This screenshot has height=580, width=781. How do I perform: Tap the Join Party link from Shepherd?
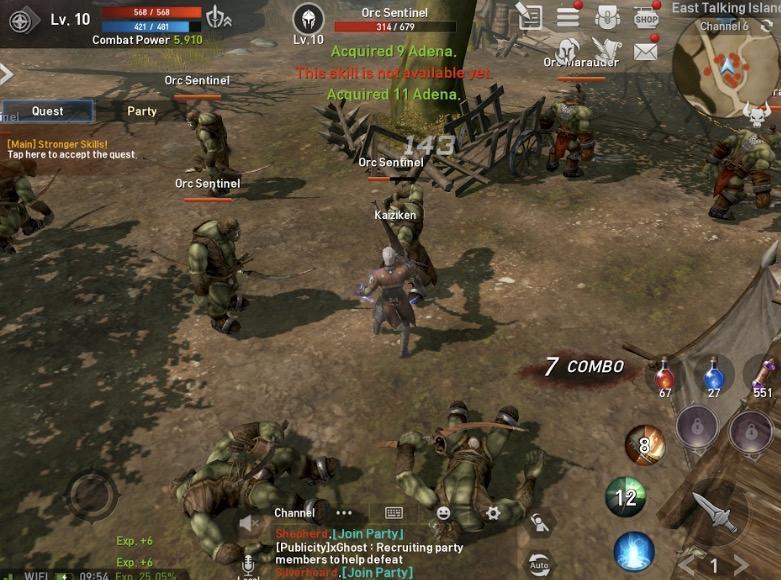coord(367,534)
